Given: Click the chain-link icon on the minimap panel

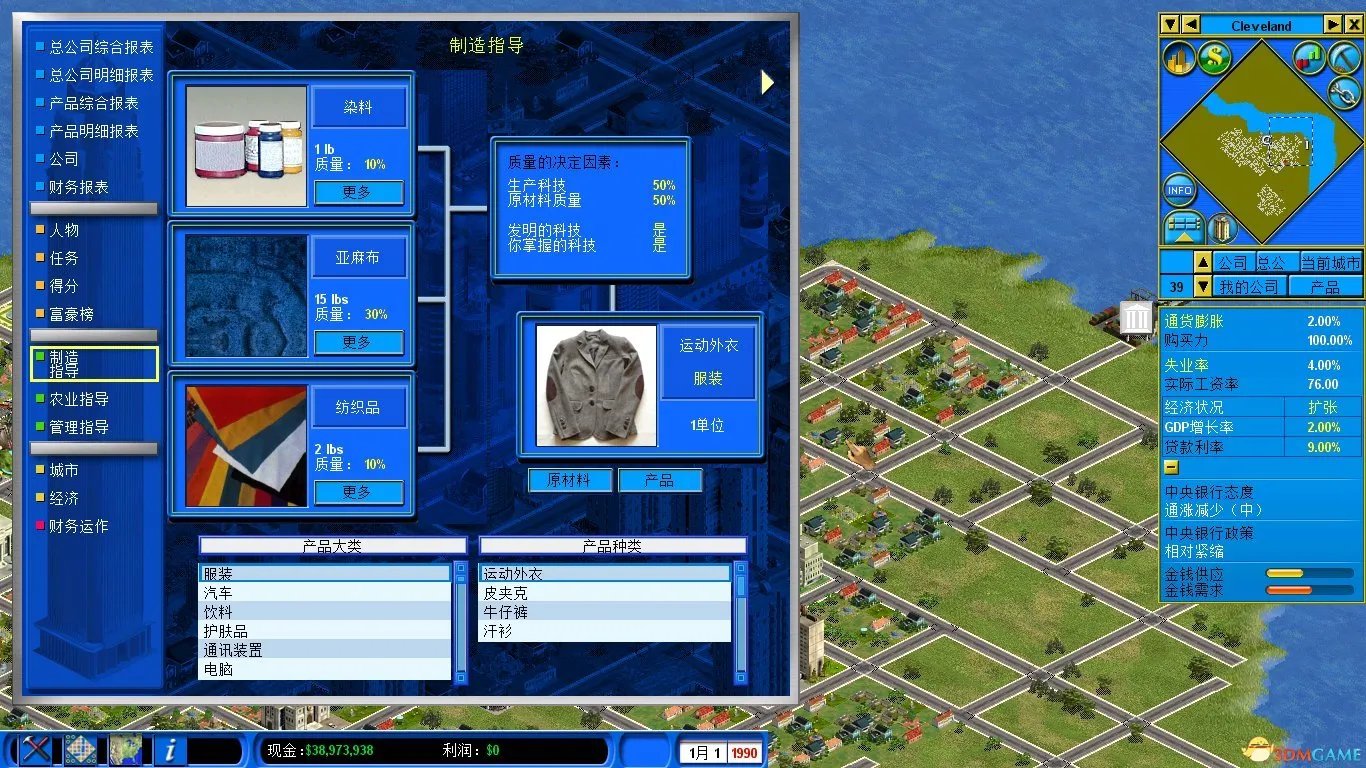Looking at the screenshot, I should click(x=1343, y=94).
